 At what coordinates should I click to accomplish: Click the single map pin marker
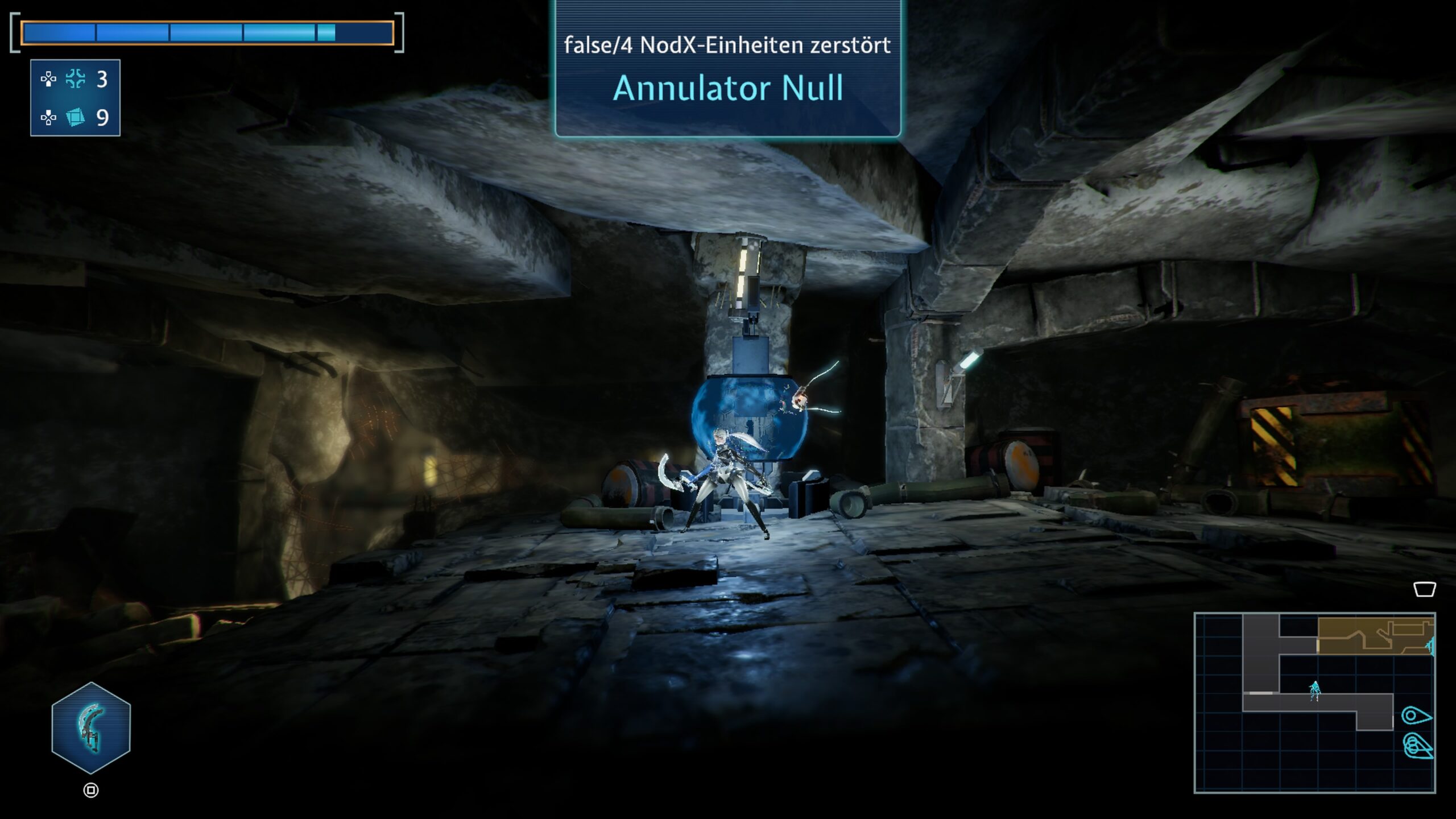tap(1416, 715)
